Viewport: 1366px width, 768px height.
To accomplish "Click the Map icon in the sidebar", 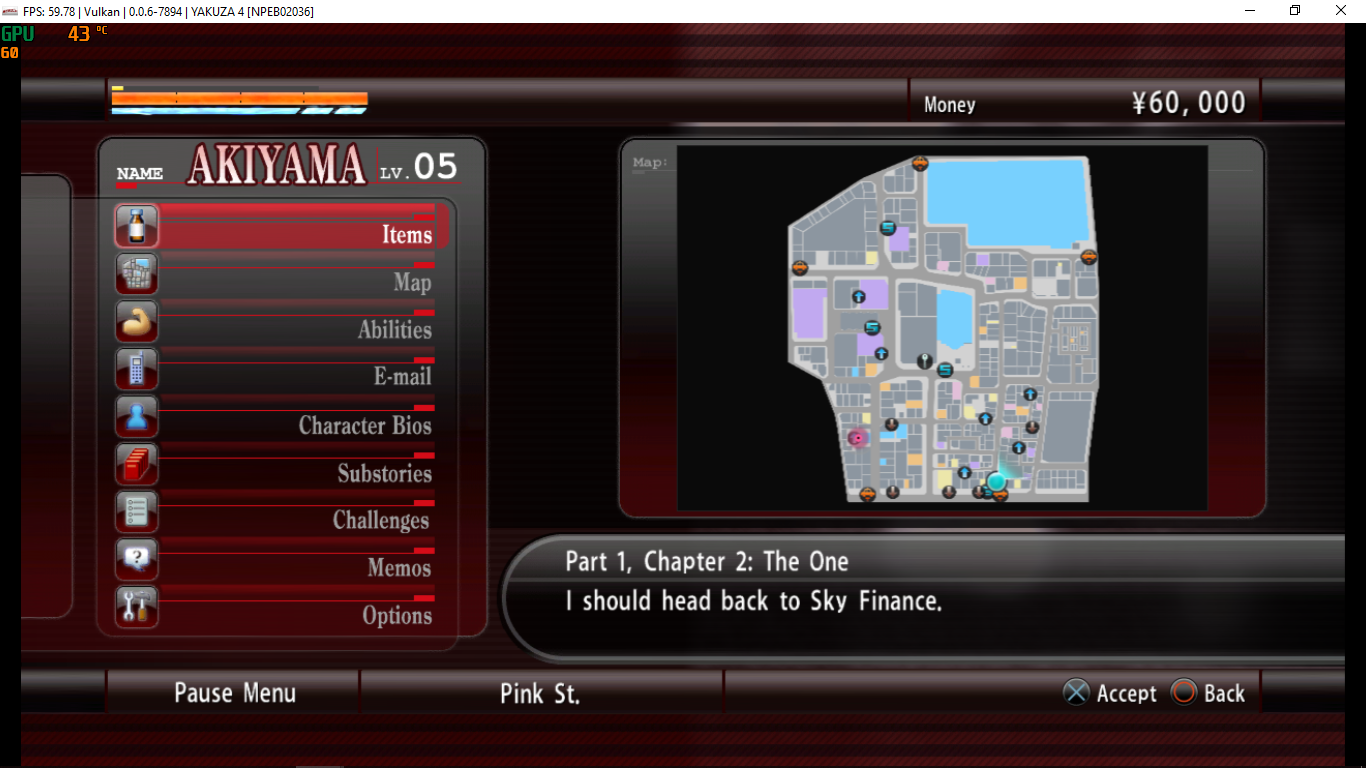I will click(136, 273).
